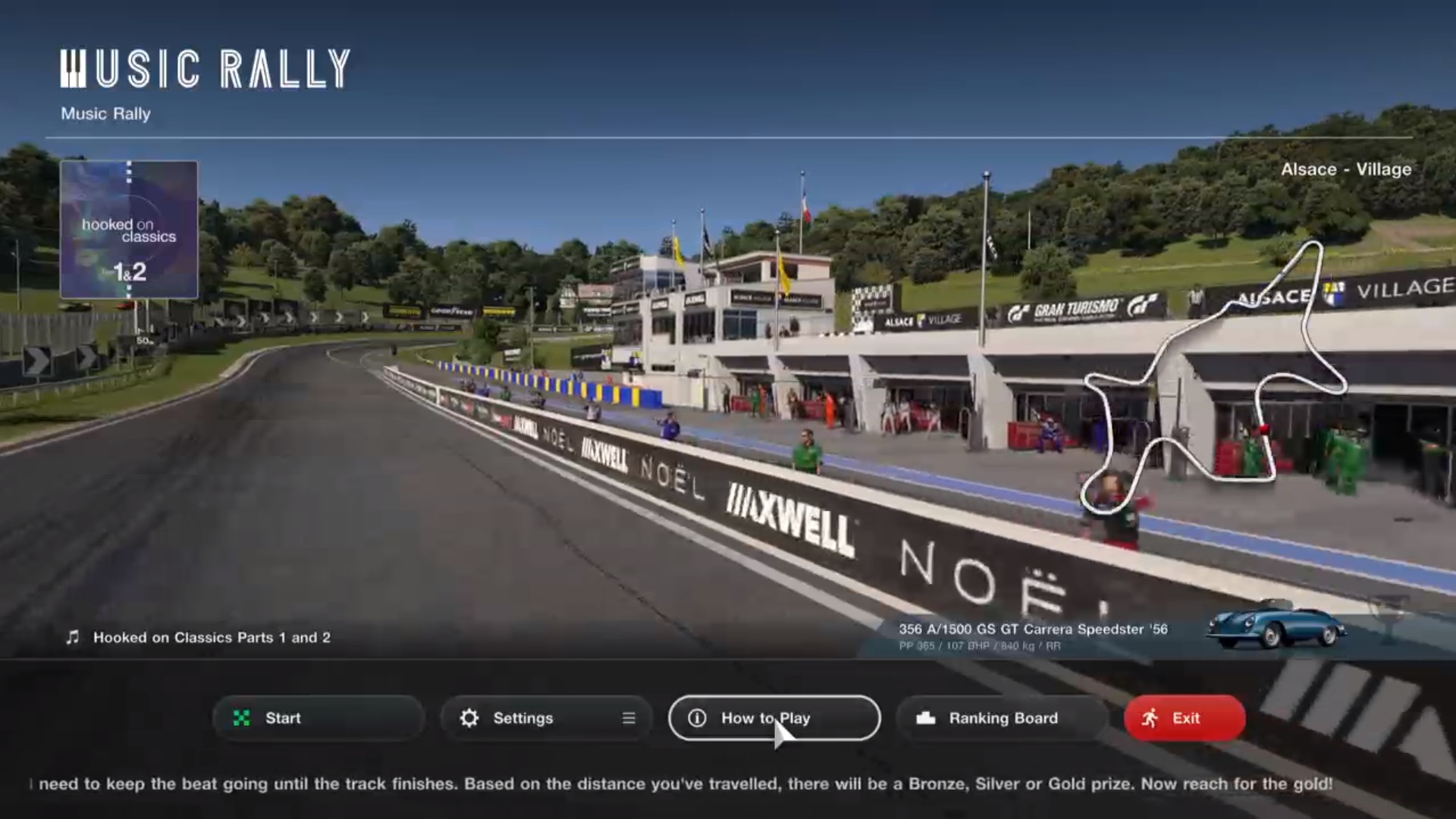Image resolution: width=1456 pixels, height=819 pixels.
Task: Exit the Music Rally mode
Action: (1184, 718)
